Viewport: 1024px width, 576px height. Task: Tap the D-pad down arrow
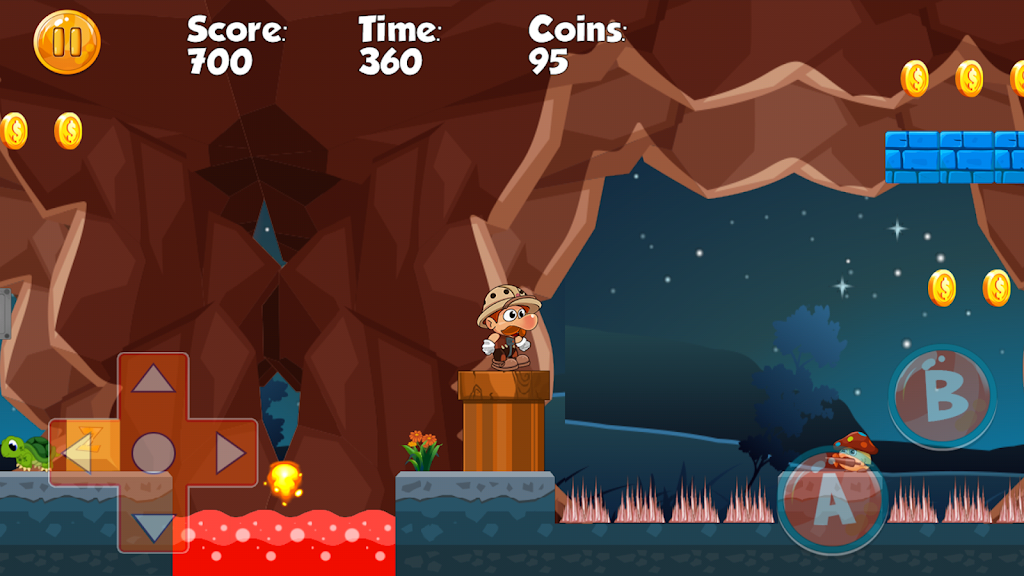153,527
